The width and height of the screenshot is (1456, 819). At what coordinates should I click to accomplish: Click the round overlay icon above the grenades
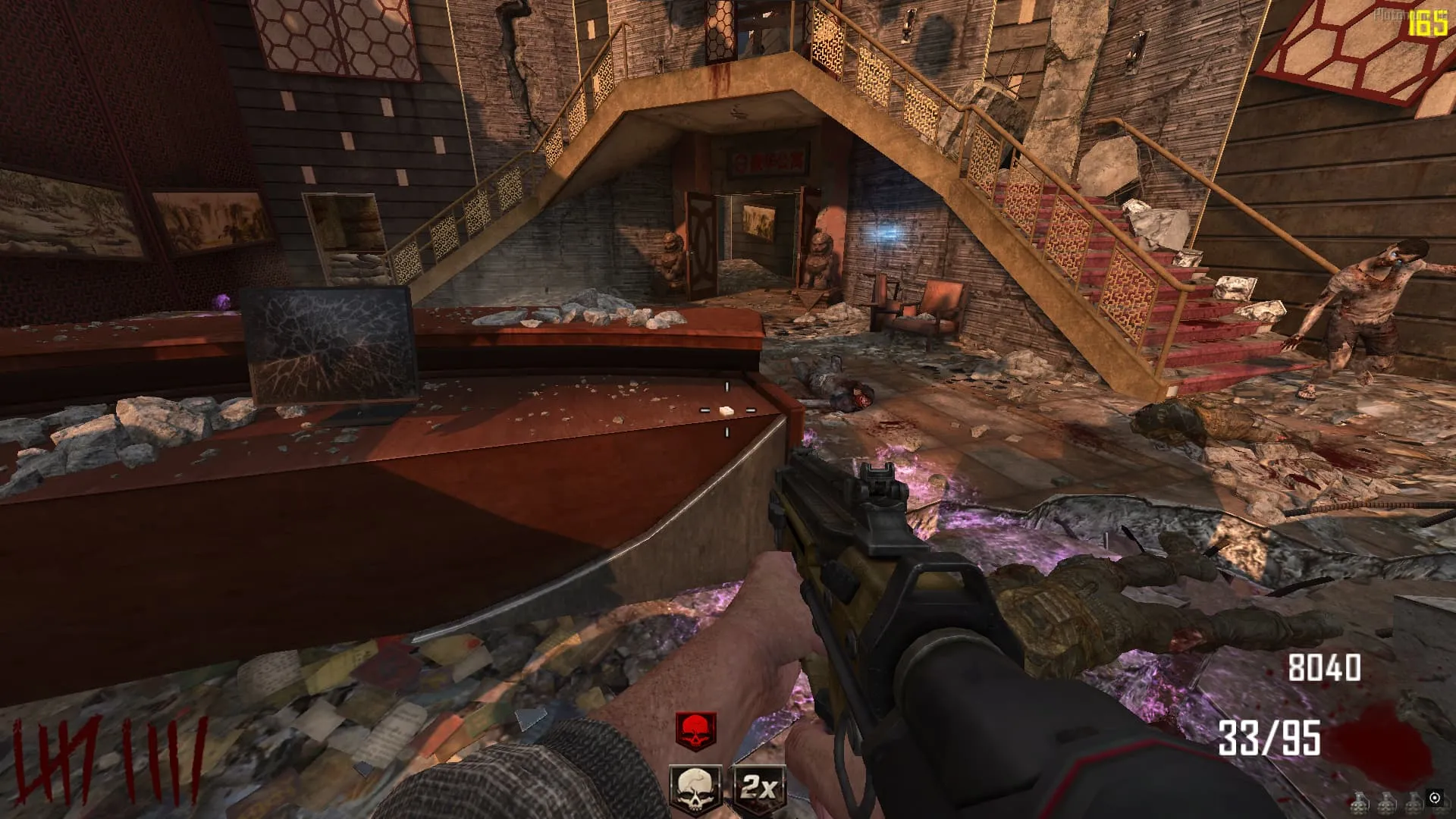pos(1434,797)
